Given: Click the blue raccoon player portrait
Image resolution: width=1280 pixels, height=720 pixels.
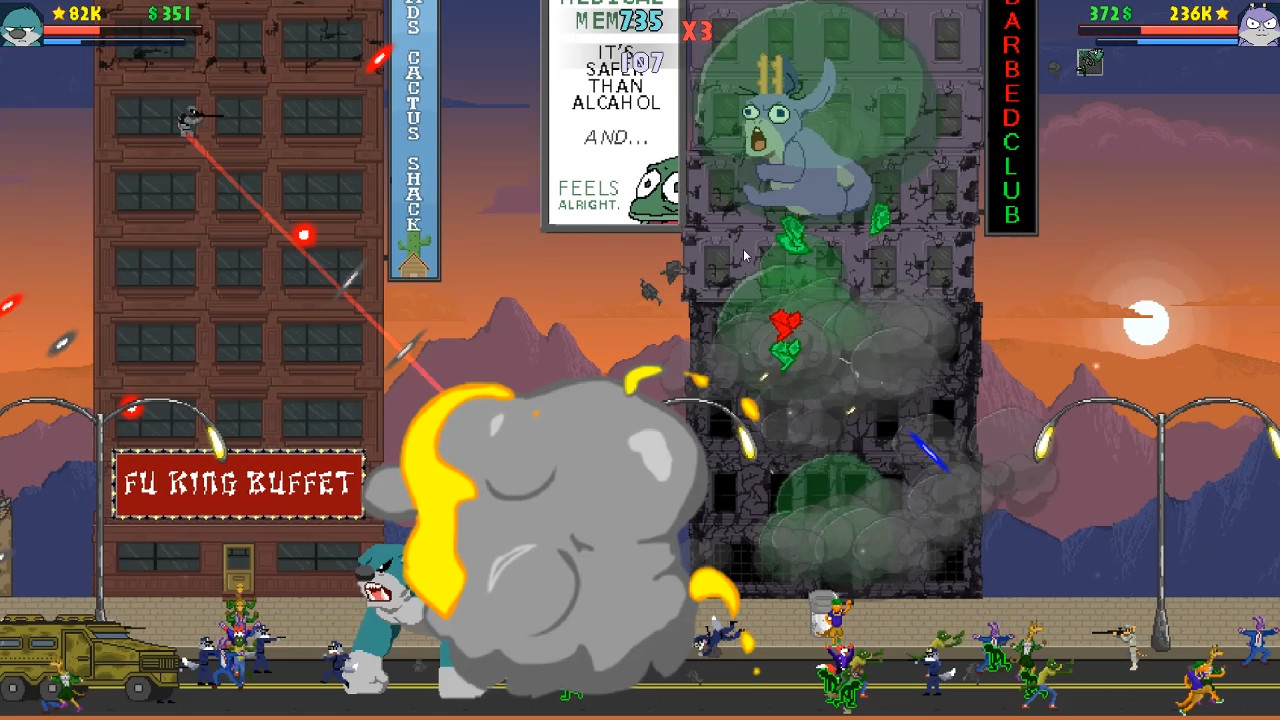Looking at the screenshot, I should (x=22, y=25).
